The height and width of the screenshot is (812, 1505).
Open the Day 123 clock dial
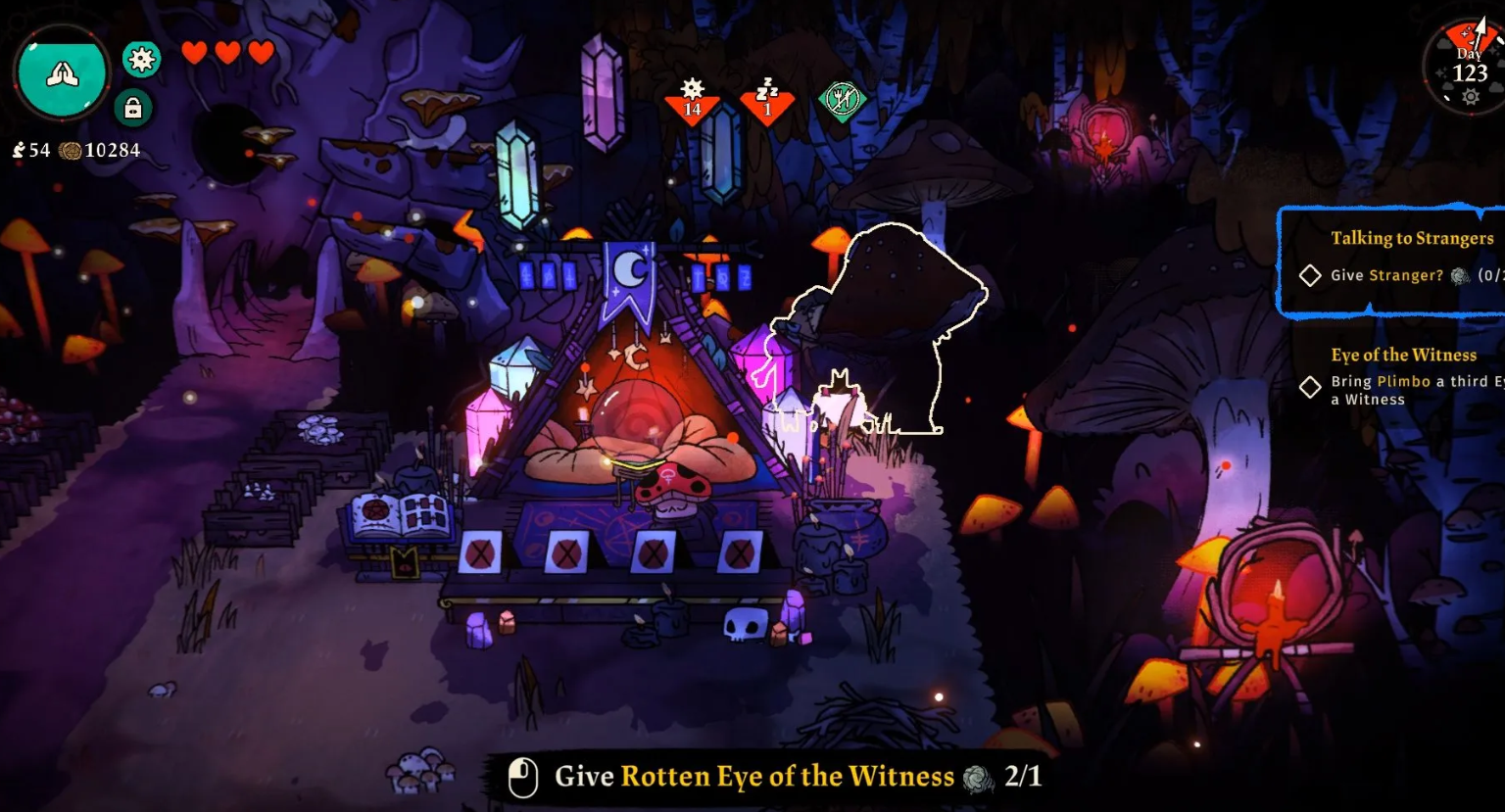[1467, 67]
